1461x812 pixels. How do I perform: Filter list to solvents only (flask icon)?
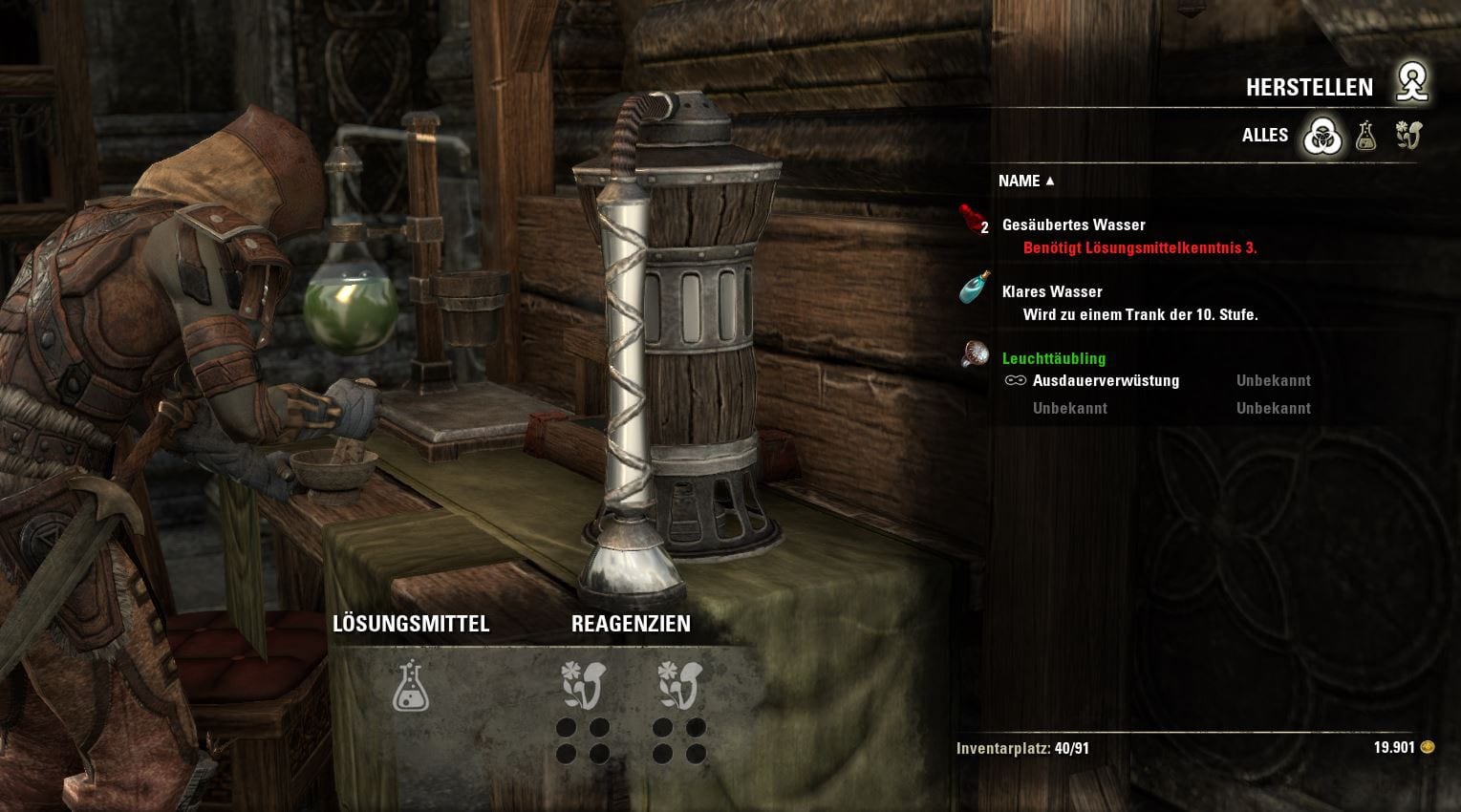pos(1365,137)
